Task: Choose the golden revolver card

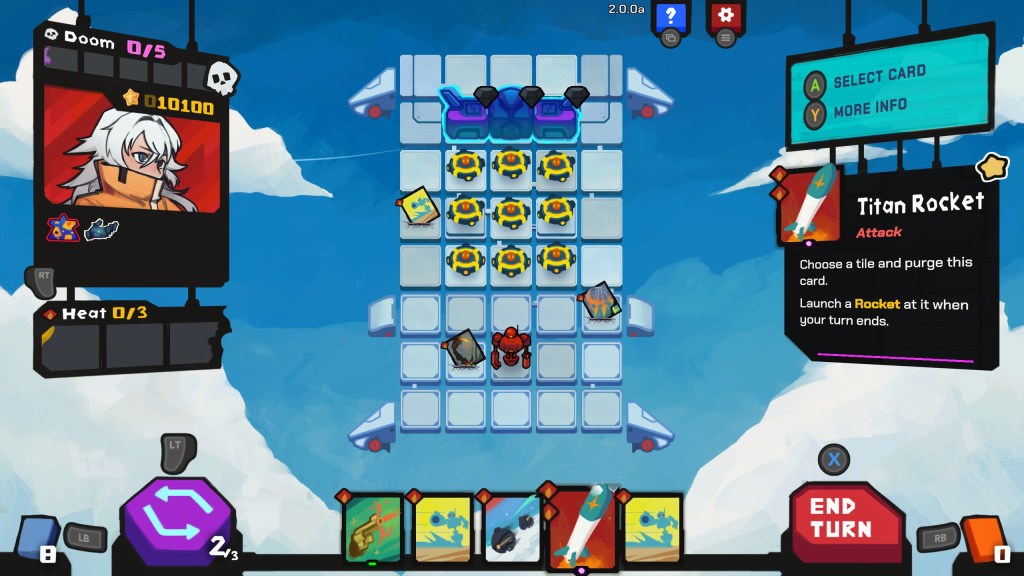Action: tap(373, 528)
